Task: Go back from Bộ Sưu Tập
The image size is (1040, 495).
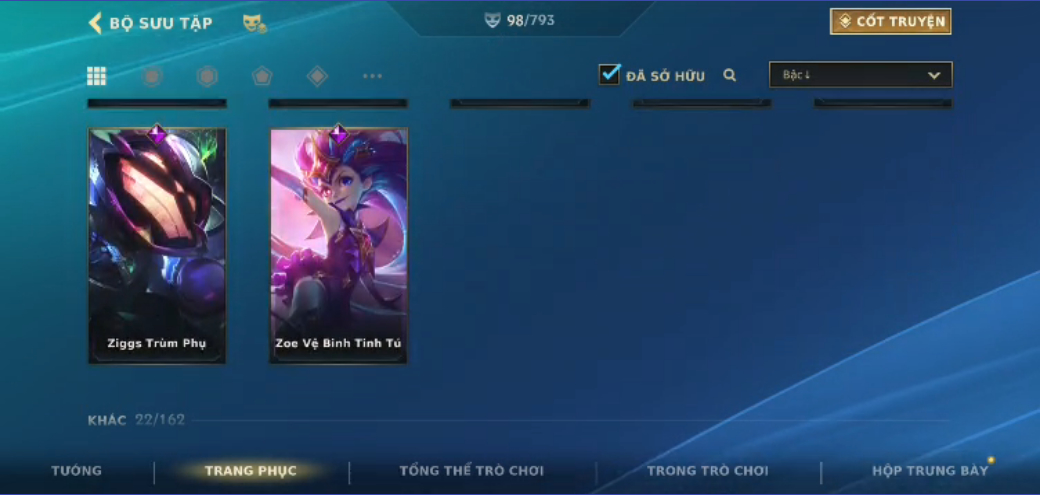Action: click(96, 23)
